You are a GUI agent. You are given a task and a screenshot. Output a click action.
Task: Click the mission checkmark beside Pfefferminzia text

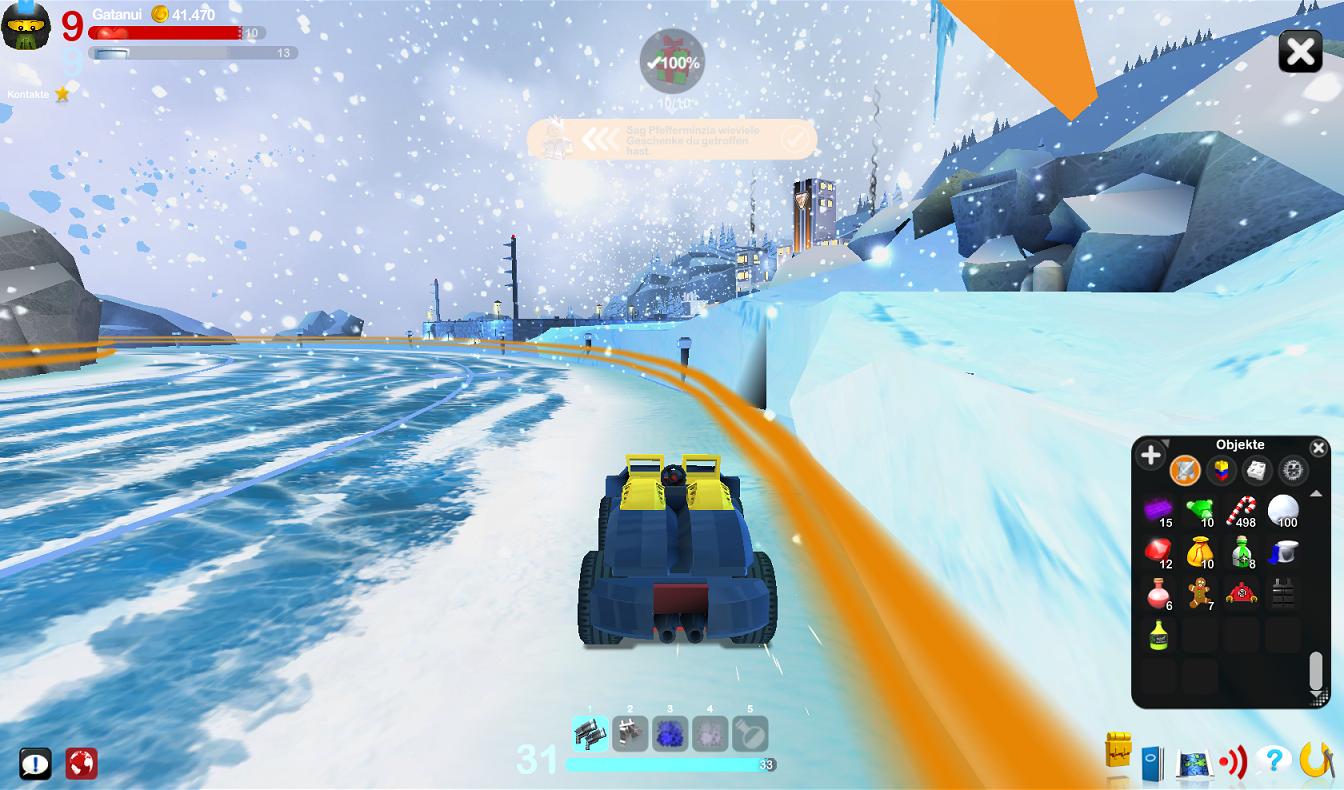pyautogui.click(x=793, y=139)
